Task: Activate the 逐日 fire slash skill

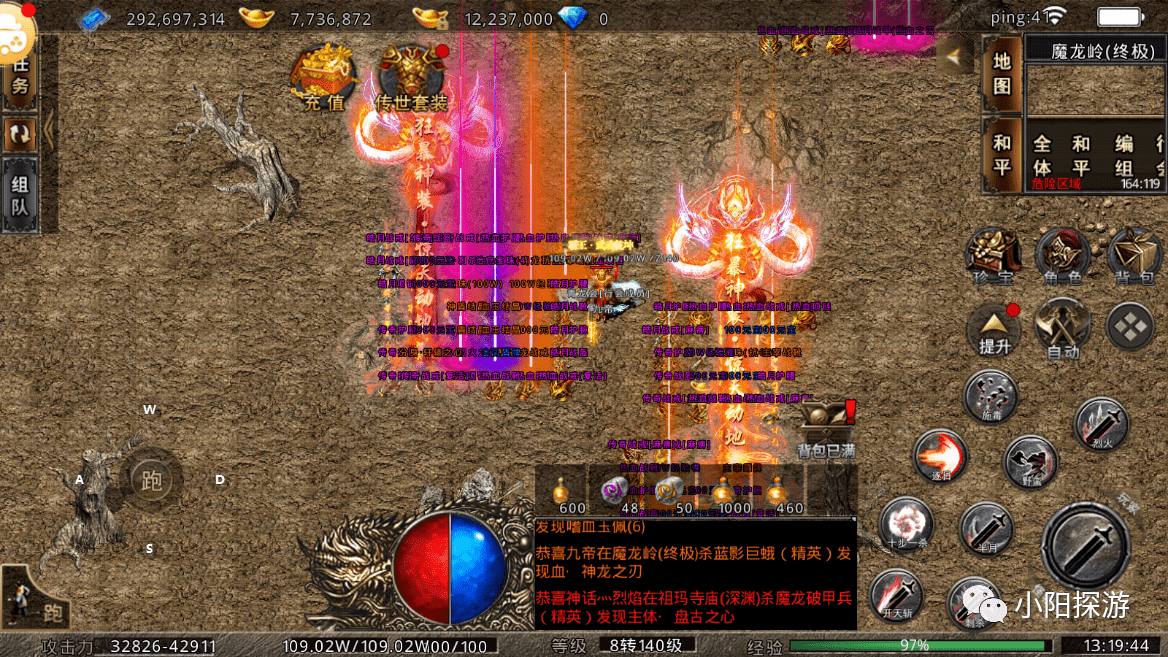Action: 940,457
